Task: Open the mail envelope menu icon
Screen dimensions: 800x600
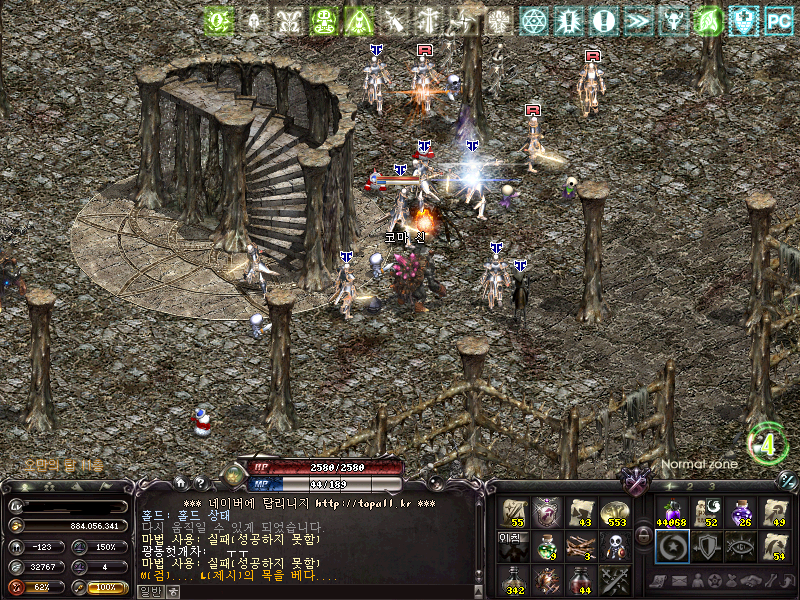Action: click(x=678, y=581)
